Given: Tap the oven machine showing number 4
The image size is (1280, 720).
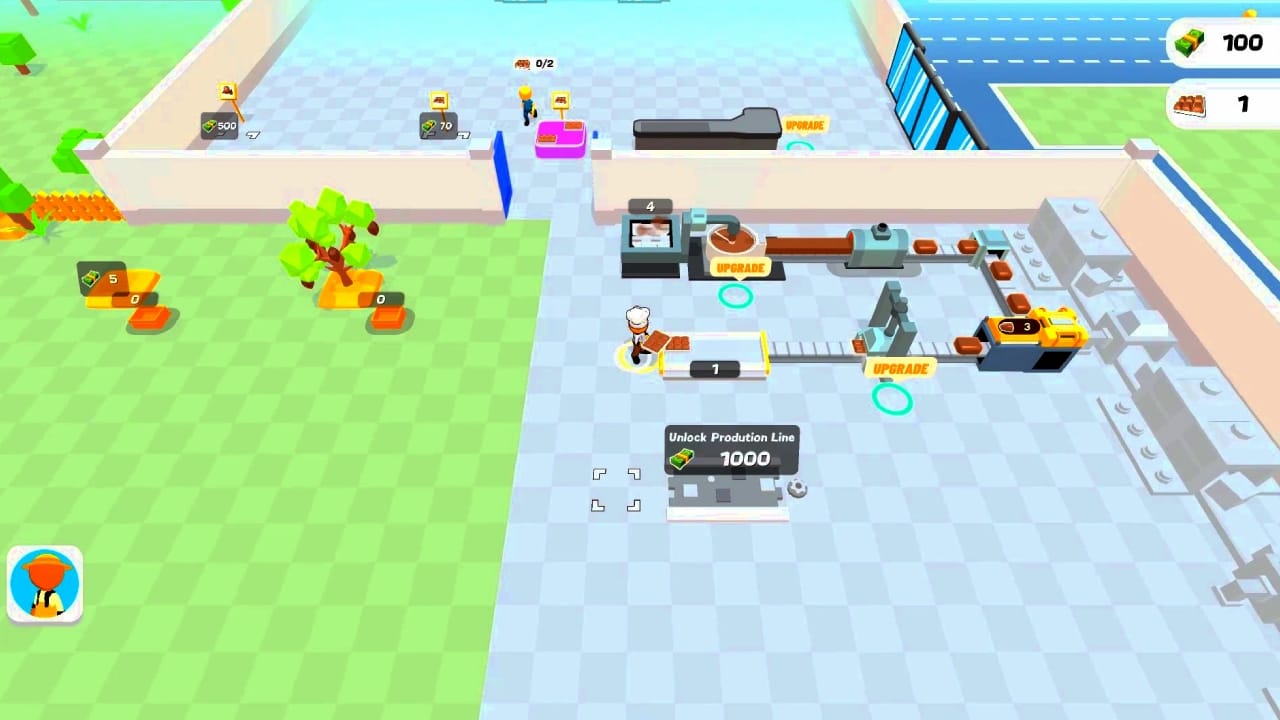Looking at the screenshot, I should coord(651,230).
